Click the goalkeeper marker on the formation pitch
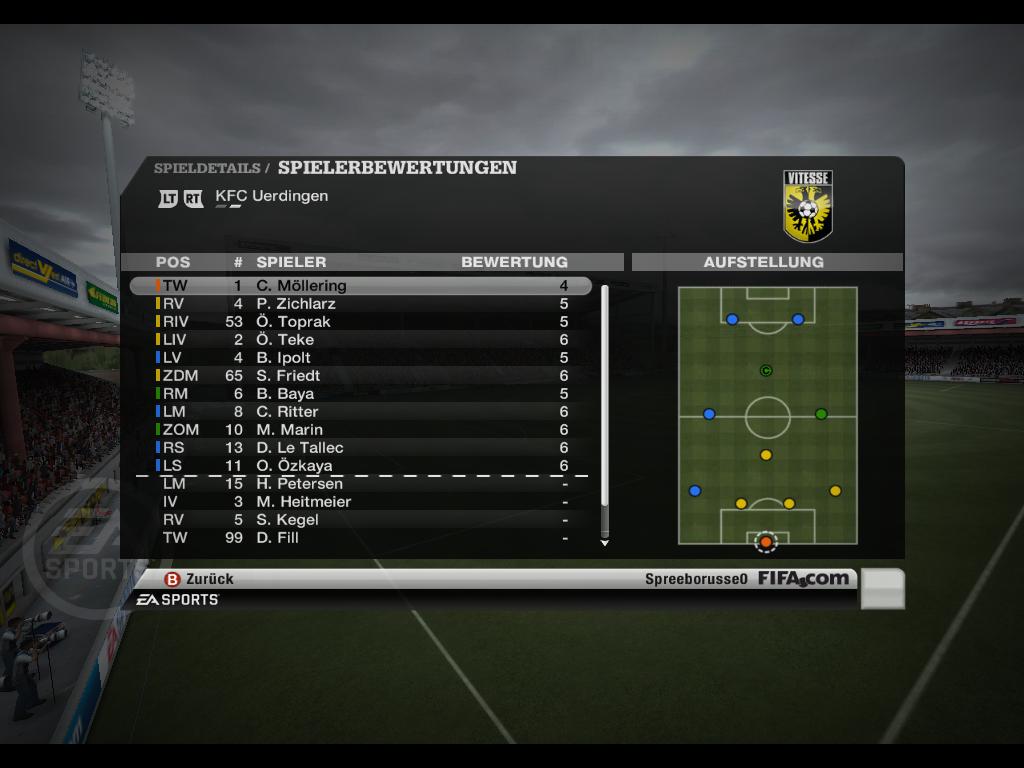Image resolution: width=1024 pixels, height=768 pixels. click(766, 542)
